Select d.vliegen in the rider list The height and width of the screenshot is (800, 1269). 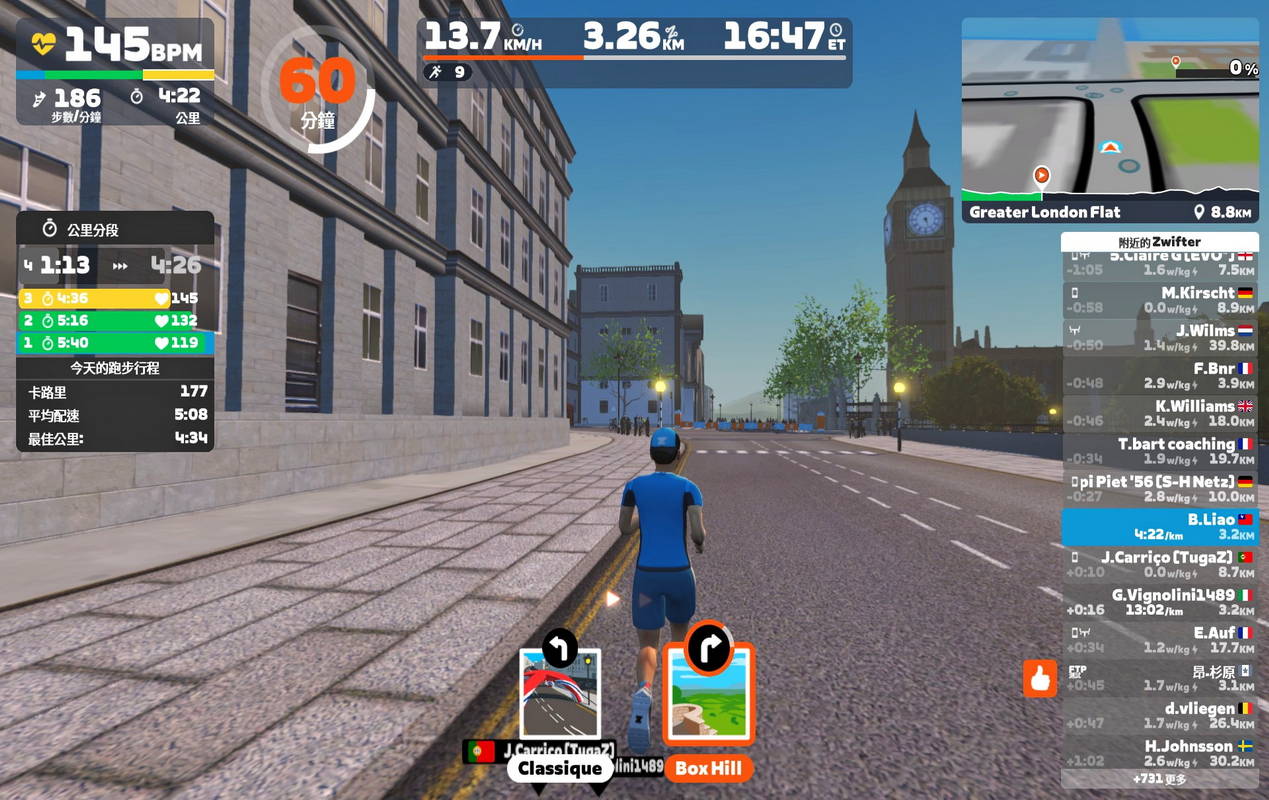[x=1159, y=716]
